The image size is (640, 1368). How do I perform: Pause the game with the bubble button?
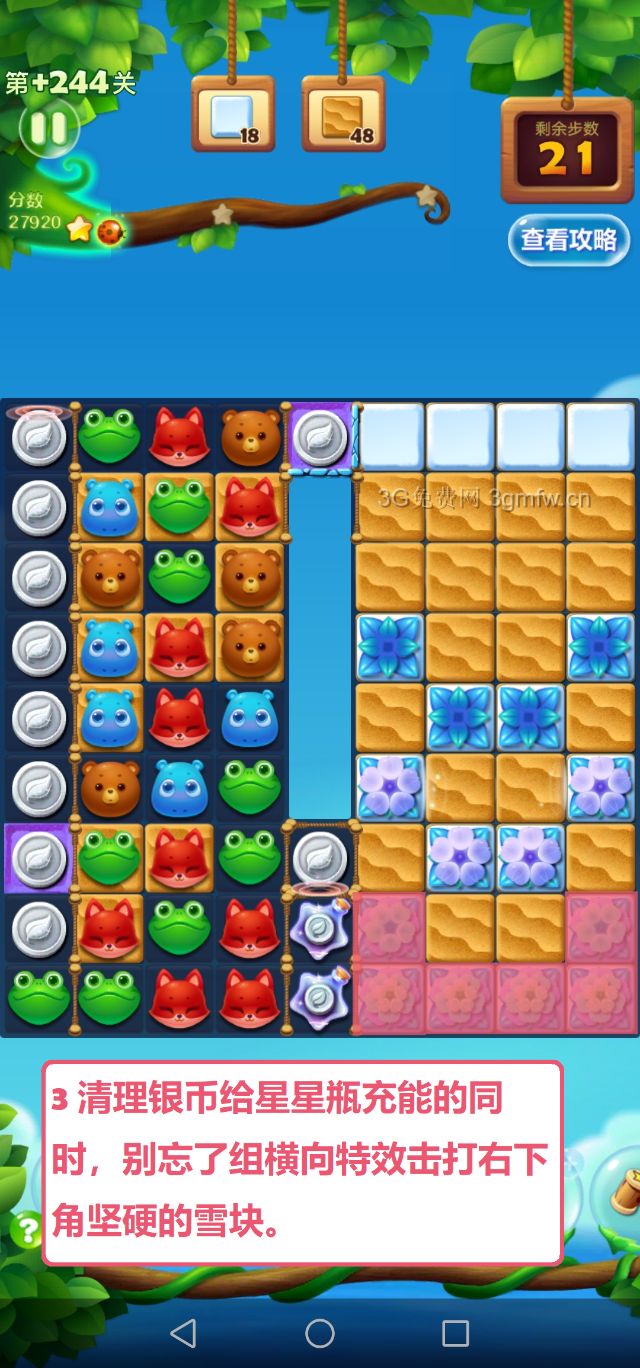click(46, 127)
